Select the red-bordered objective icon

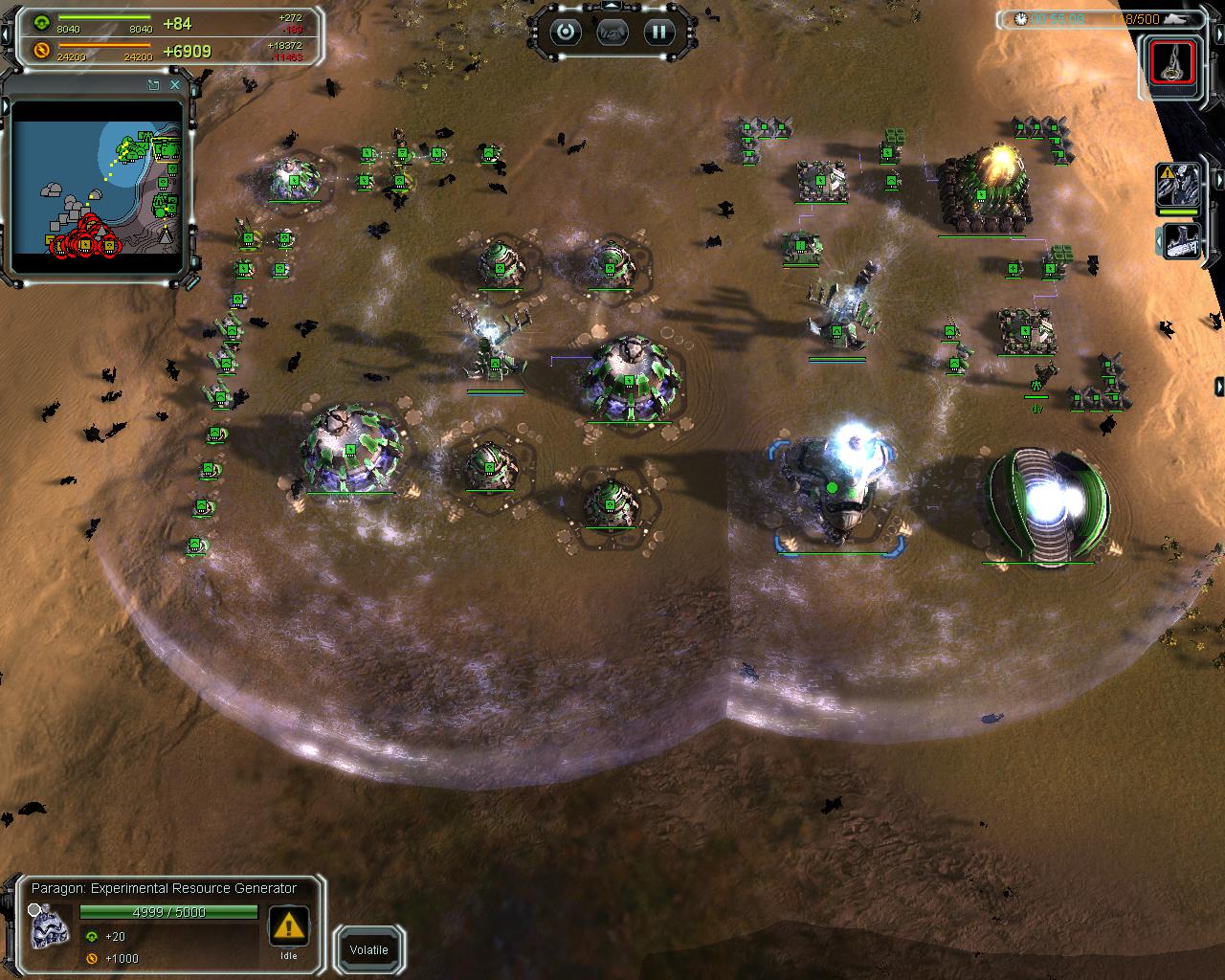[1171, 63]
